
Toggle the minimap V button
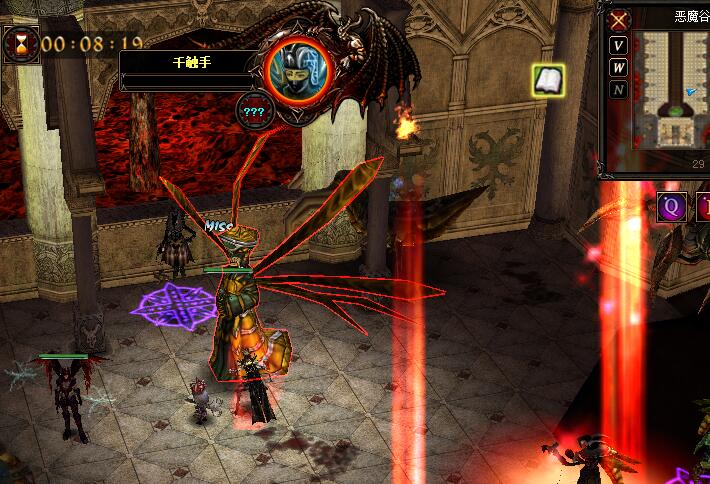[x=619, y=46]
